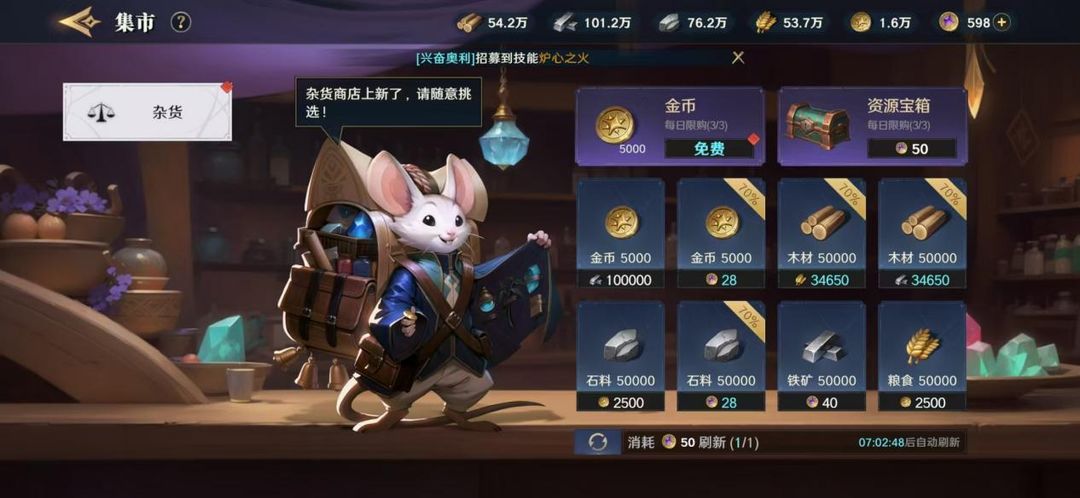Buy 50000 wood paid with grain

822,280
